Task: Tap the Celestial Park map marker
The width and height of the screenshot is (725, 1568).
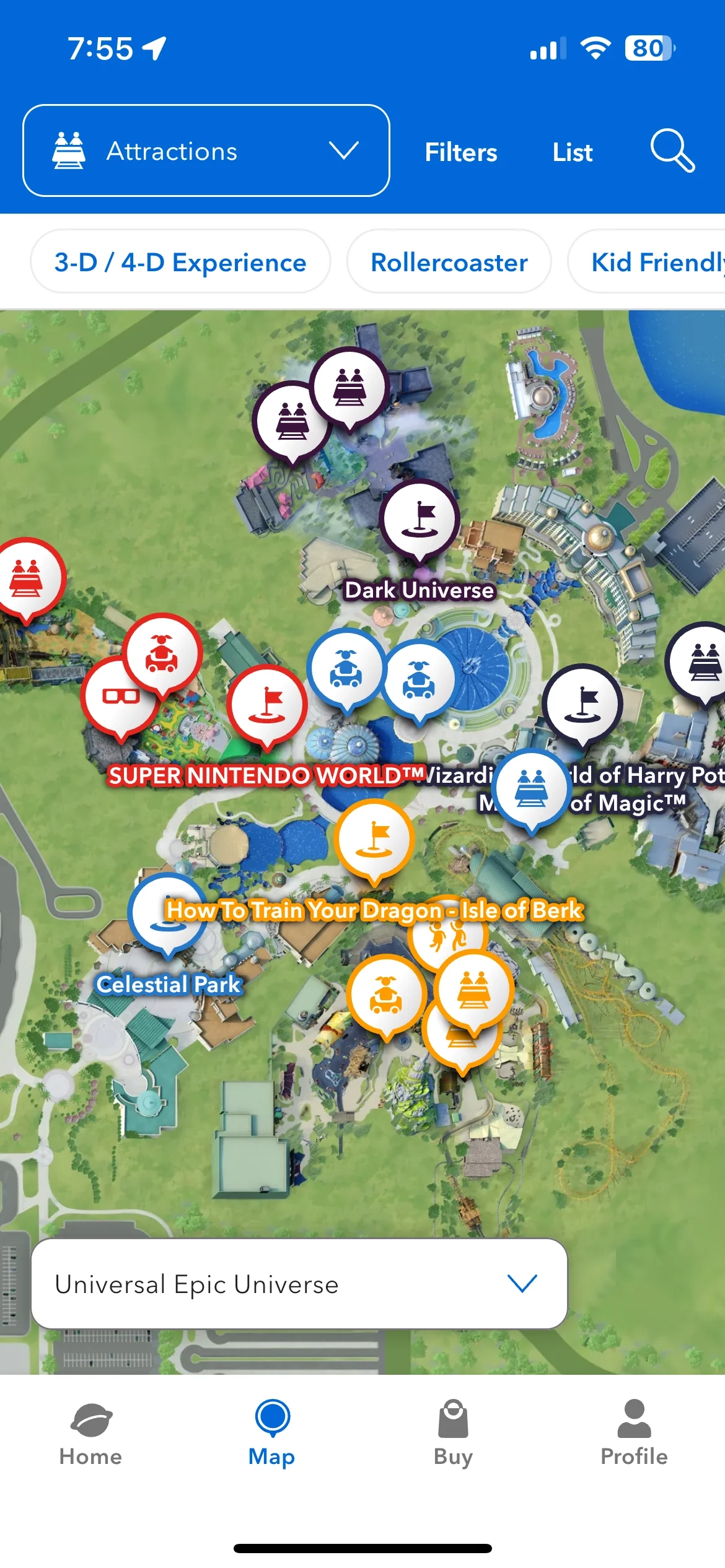Action: pyautogui.click(x=166, y=914)
